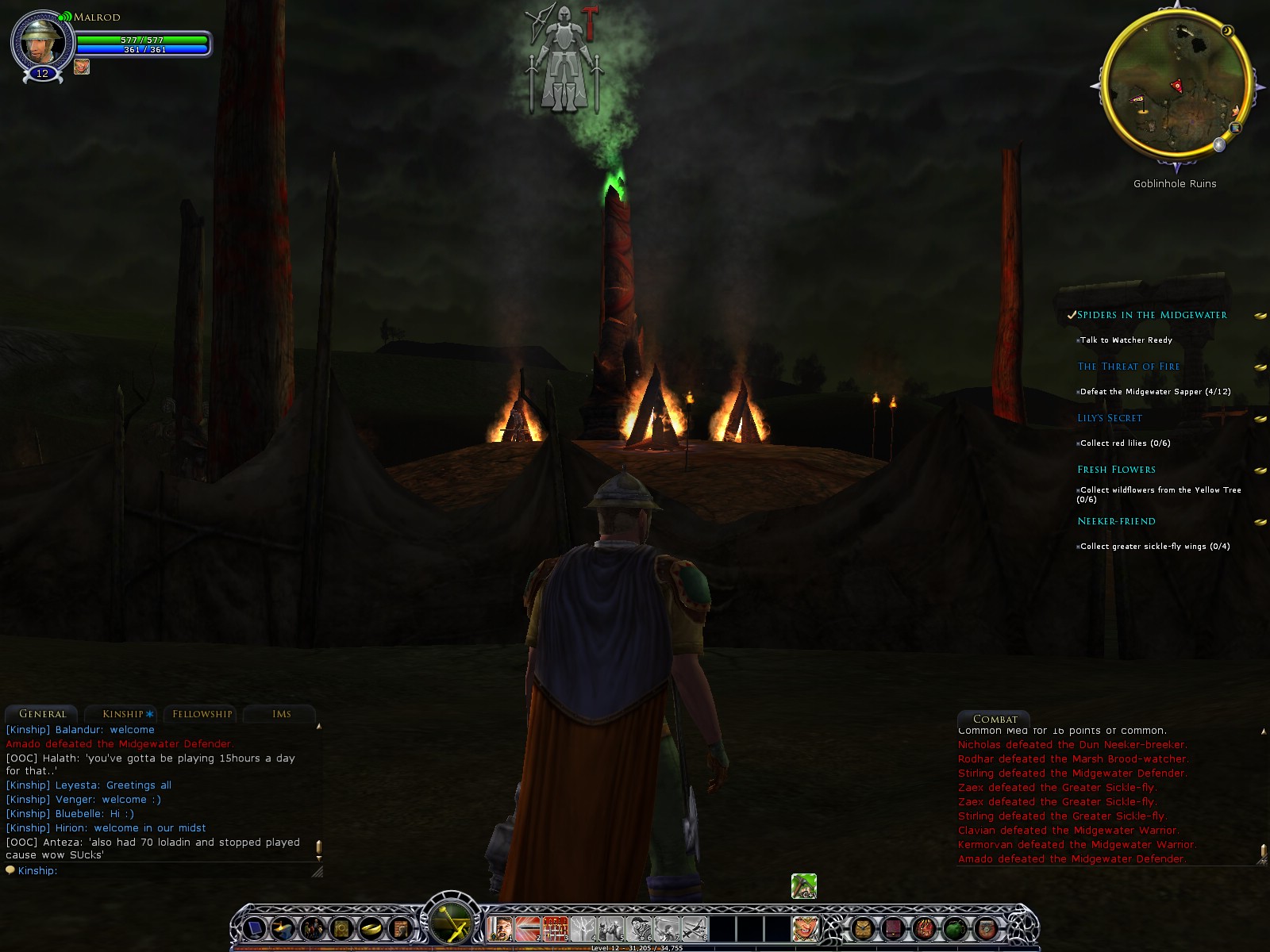Click the golden ring menu icon
The height and width of the screenshot is (952, 1270).
click(x=371, y=927)
